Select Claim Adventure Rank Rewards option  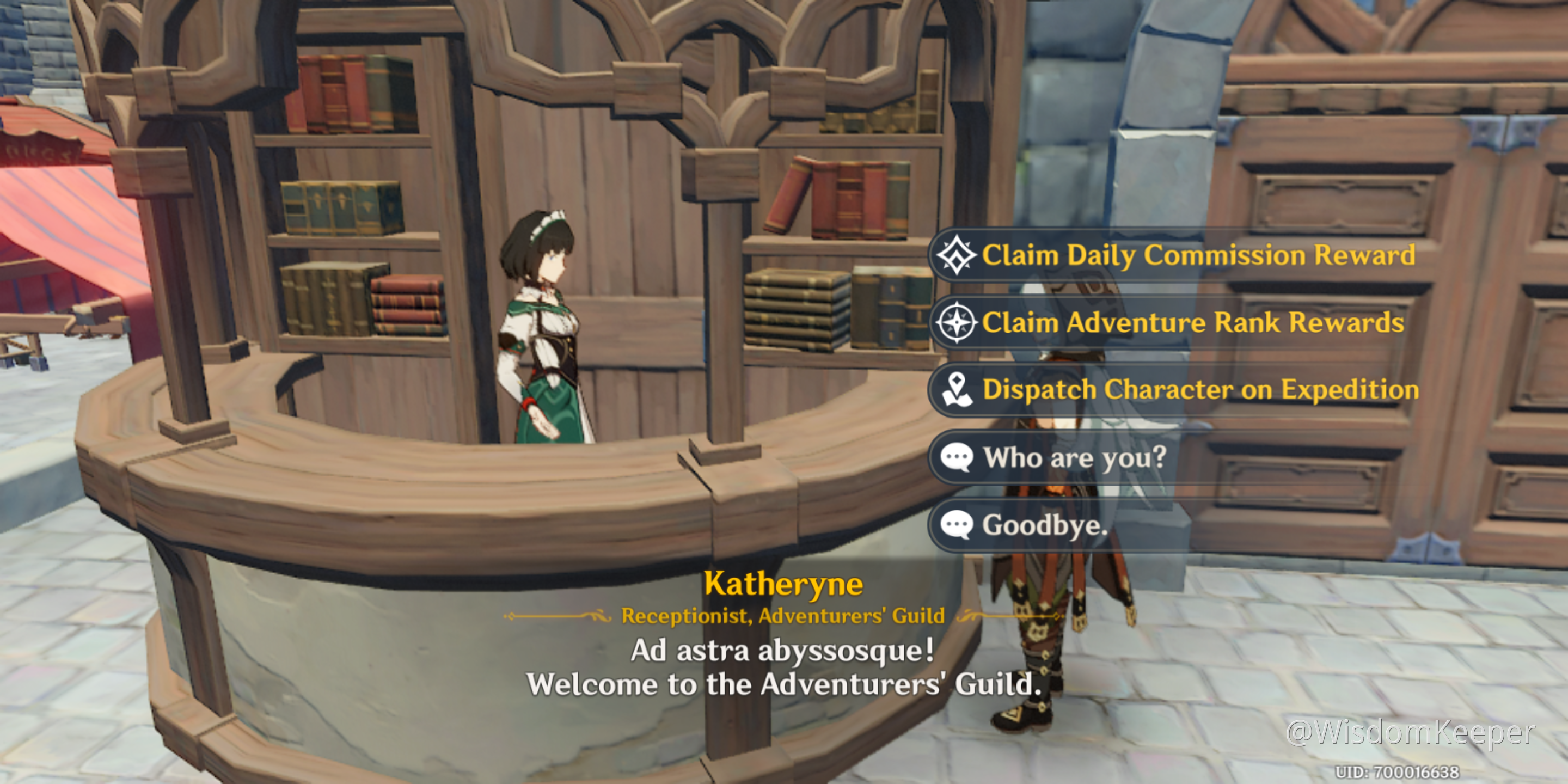[x=1192, y=323]
